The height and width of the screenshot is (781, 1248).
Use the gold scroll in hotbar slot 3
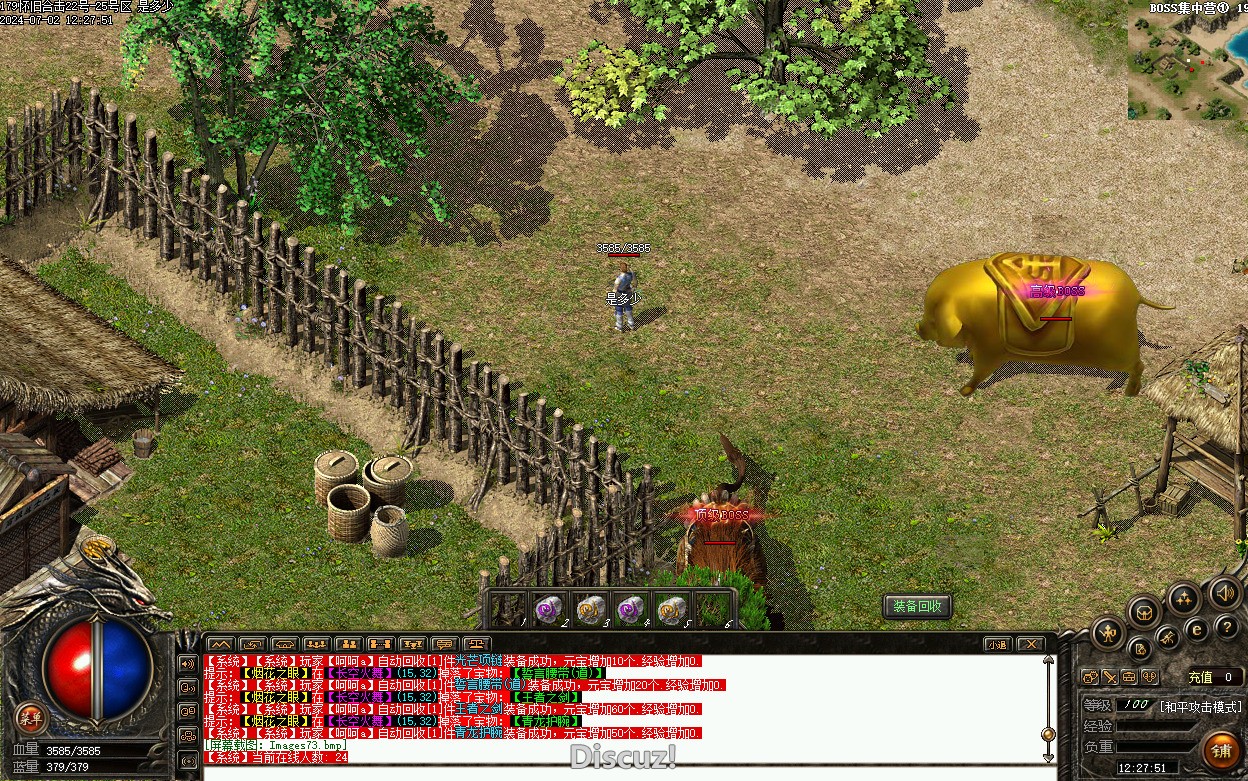pyautogui.click(x=589, y=607)
